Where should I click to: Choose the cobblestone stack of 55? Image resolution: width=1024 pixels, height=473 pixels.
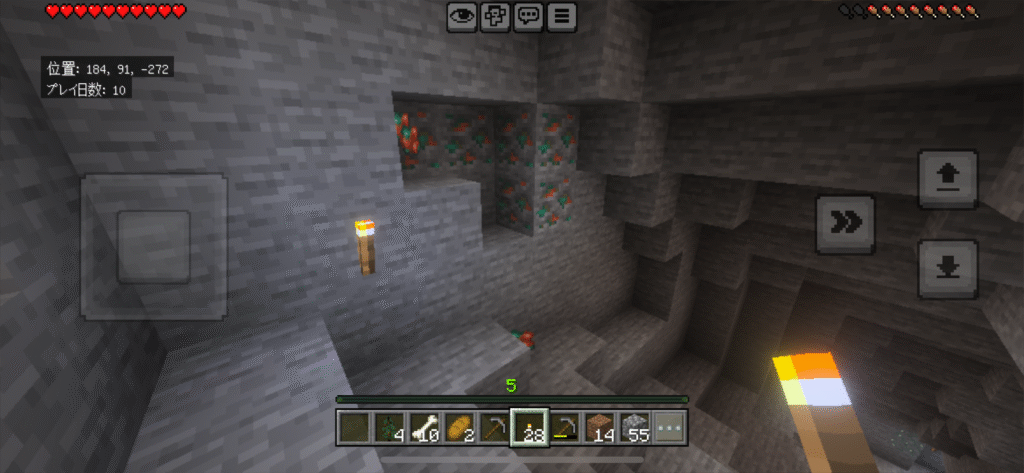pos(635,428)
